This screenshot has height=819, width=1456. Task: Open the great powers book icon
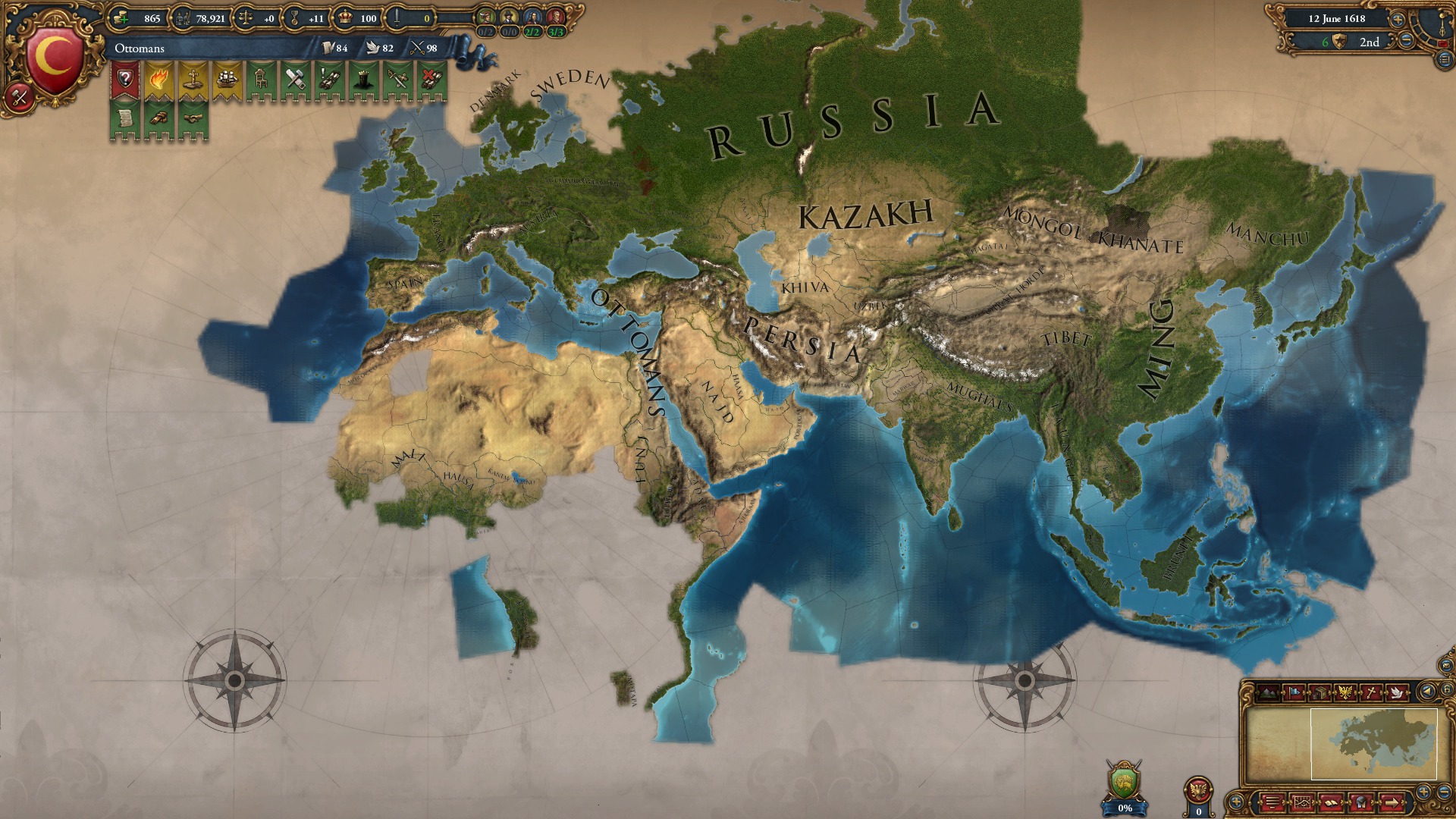(x=1332, y=803)
